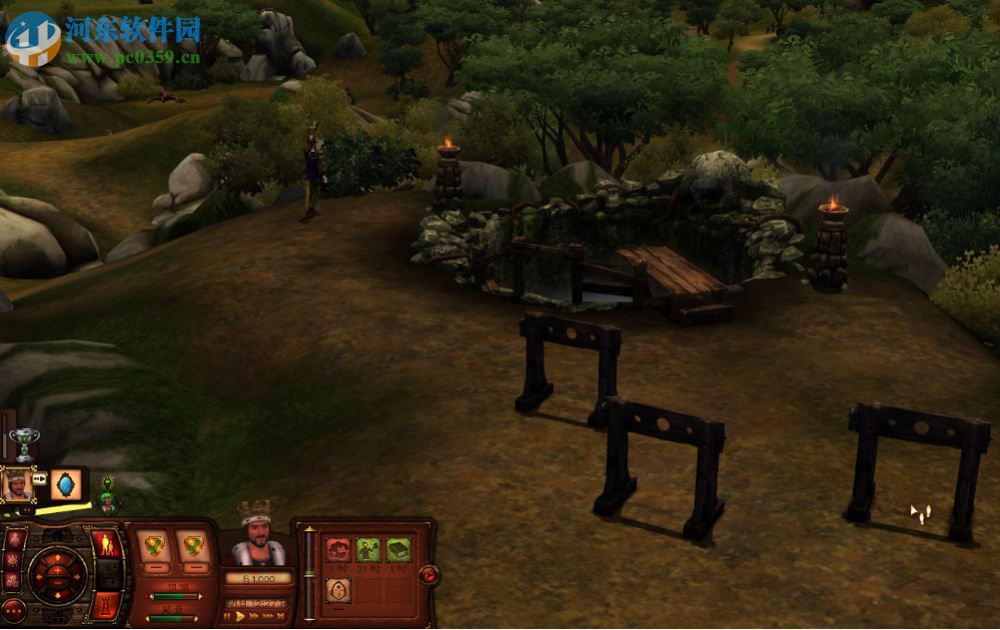The image size is (1000, 630).
Task: Select the red moodlet icon in the buff panel
Action: (339, 548)
